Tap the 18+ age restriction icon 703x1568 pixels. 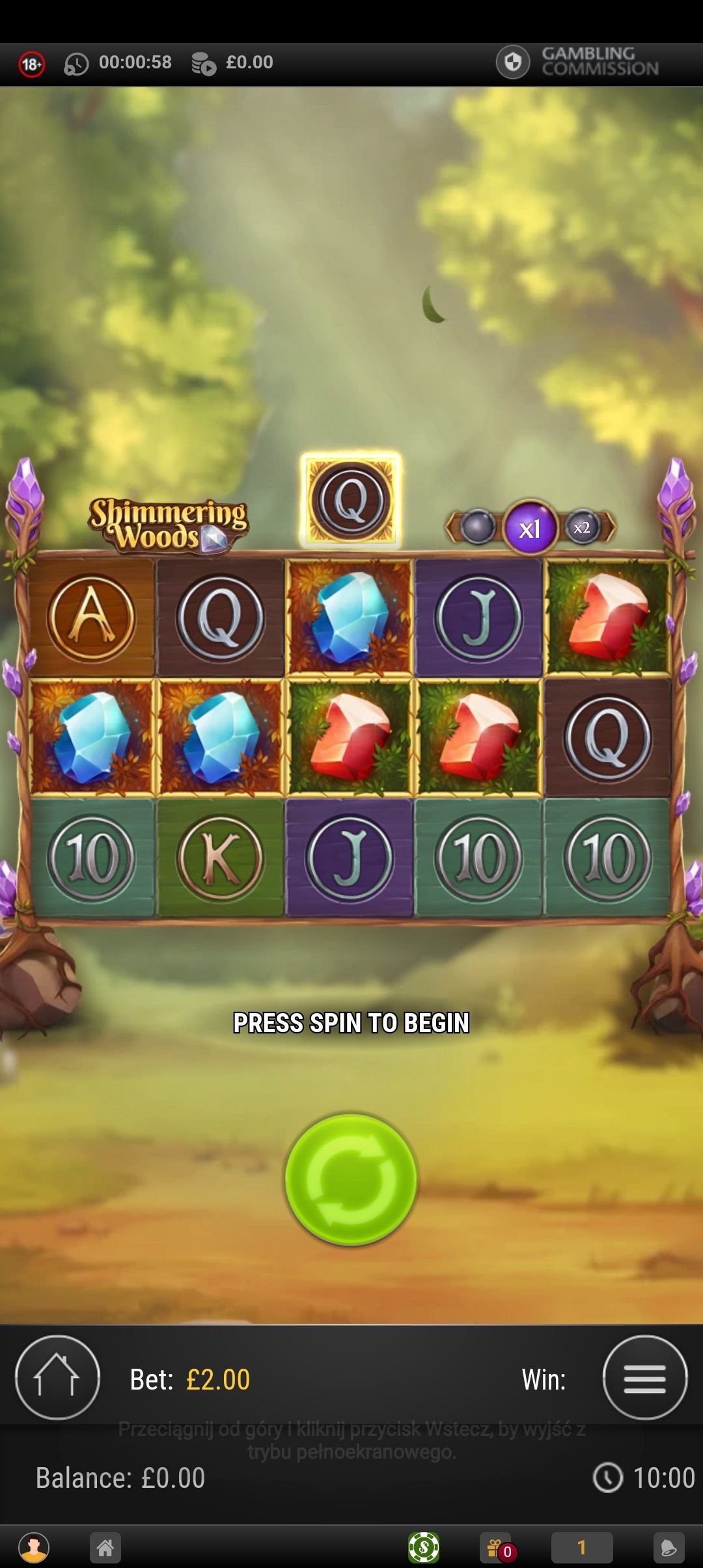pos(31,63)
